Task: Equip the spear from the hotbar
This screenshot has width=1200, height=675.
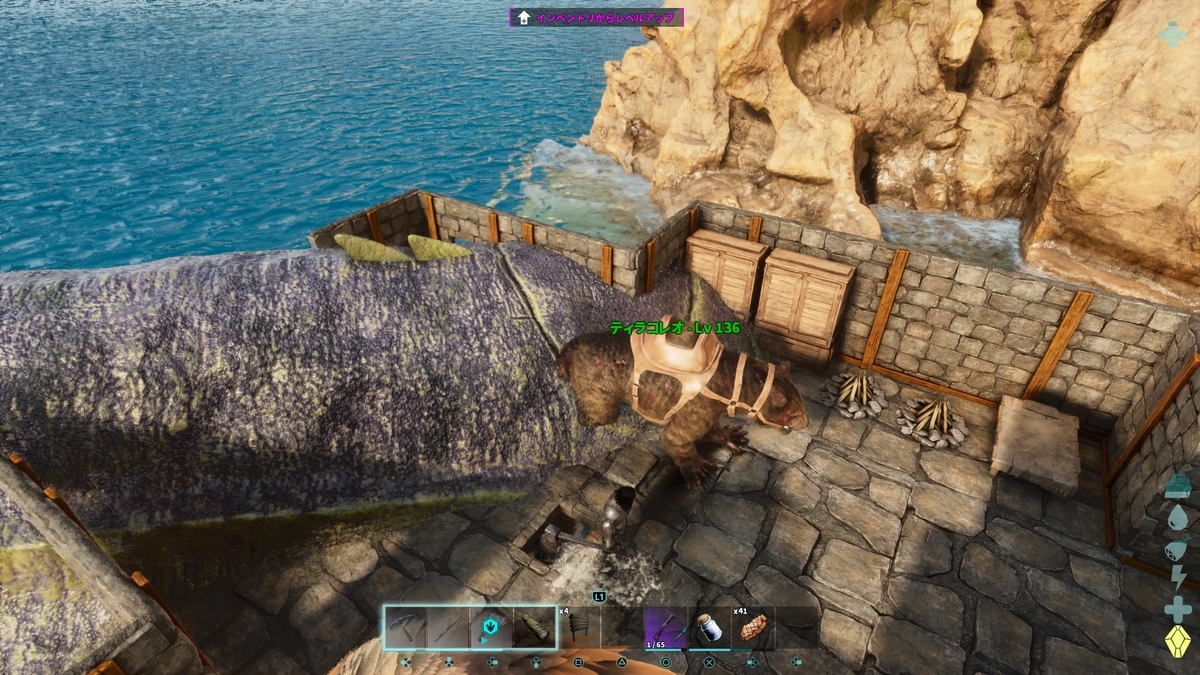Action: [x=449, y=628]
